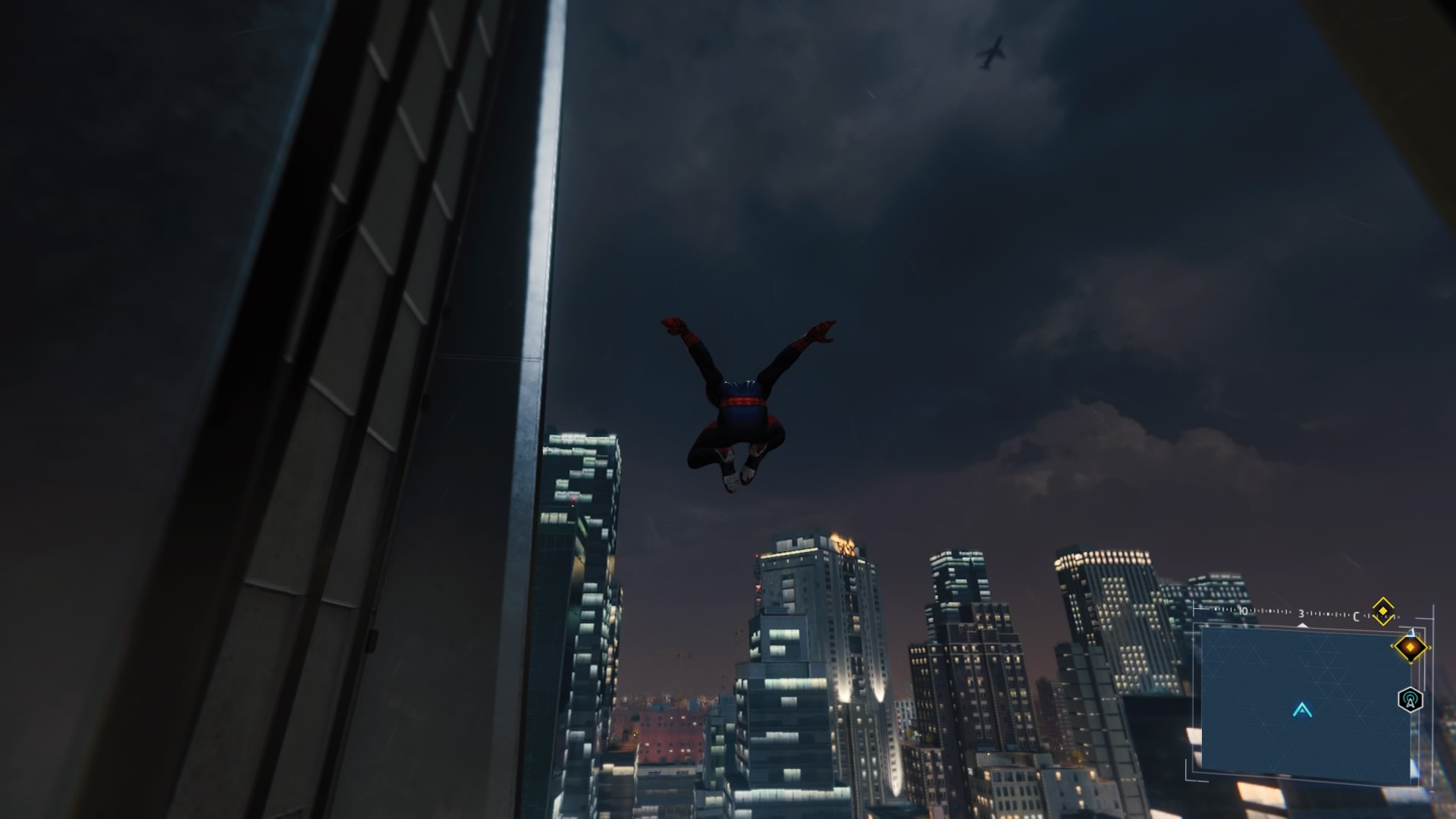The width and height of the screenshot is (1456, 819).
Task: Select the radio tower hexagon icon
Action: tap(1409, 699)
